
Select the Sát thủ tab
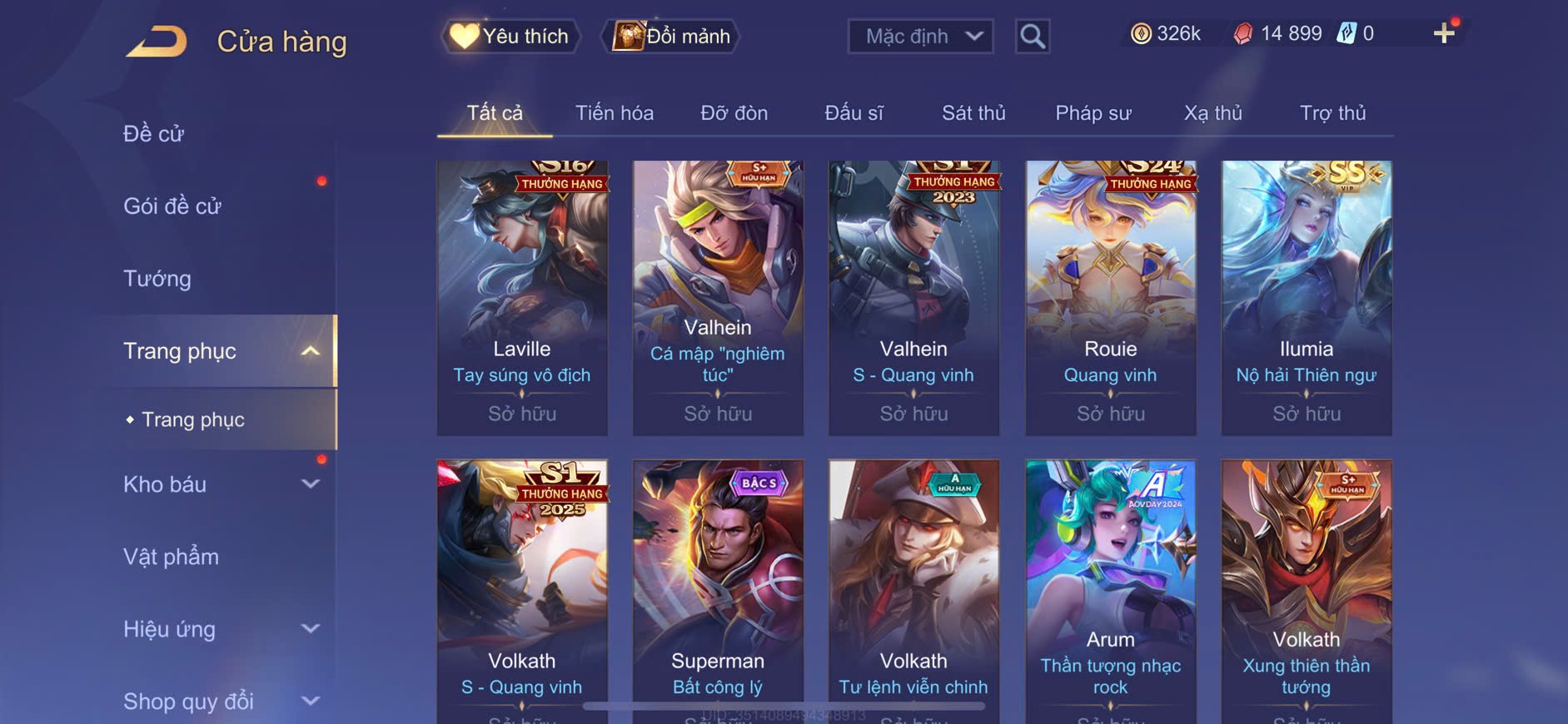(x=973, y=113)
